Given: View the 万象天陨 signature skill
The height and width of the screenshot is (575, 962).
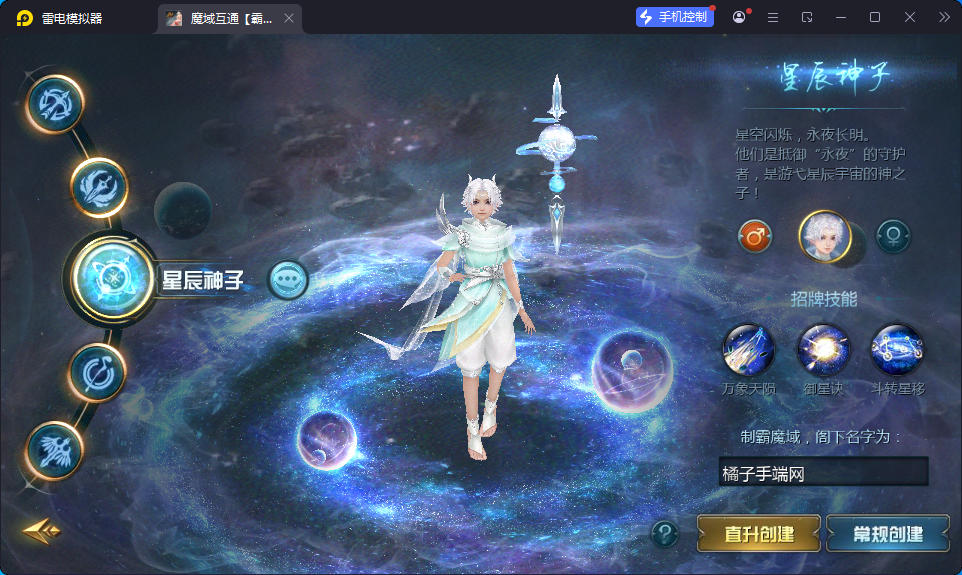Looking at the screenshot, I should point(748,349).
